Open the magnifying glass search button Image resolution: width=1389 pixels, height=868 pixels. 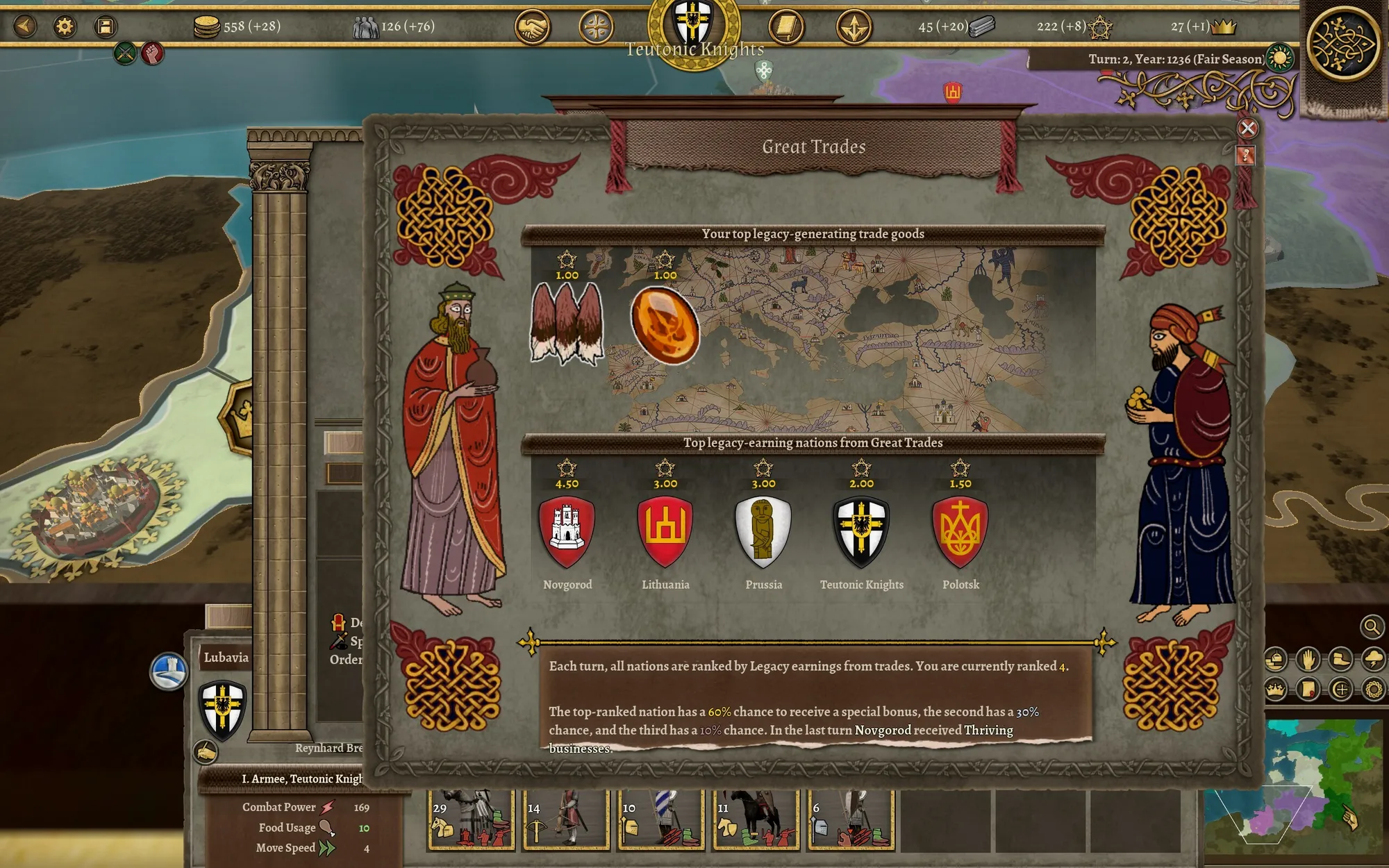coord(1371,627)
